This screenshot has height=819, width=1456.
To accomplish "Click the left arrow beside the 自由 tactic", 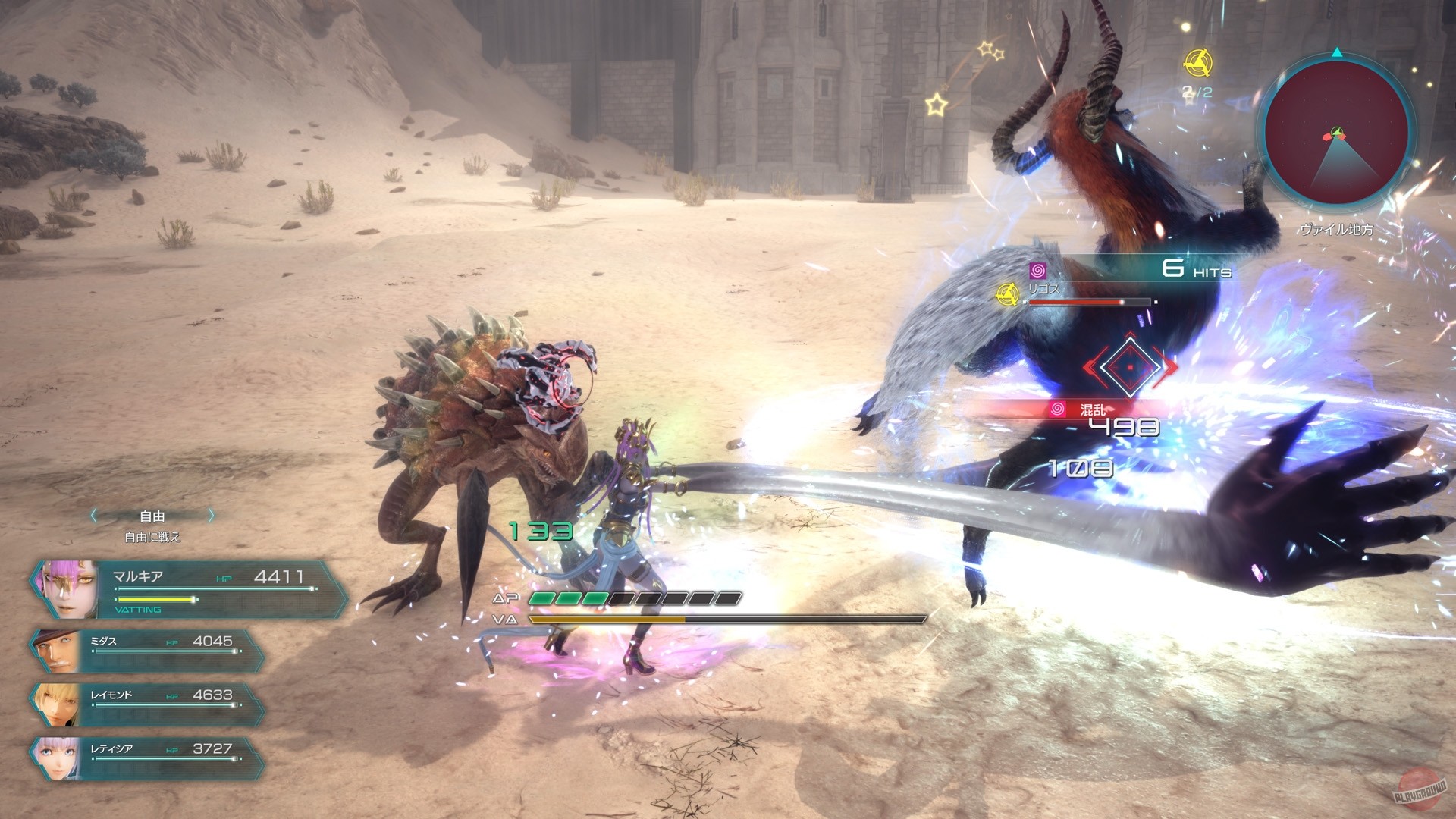I will [93, 516].
